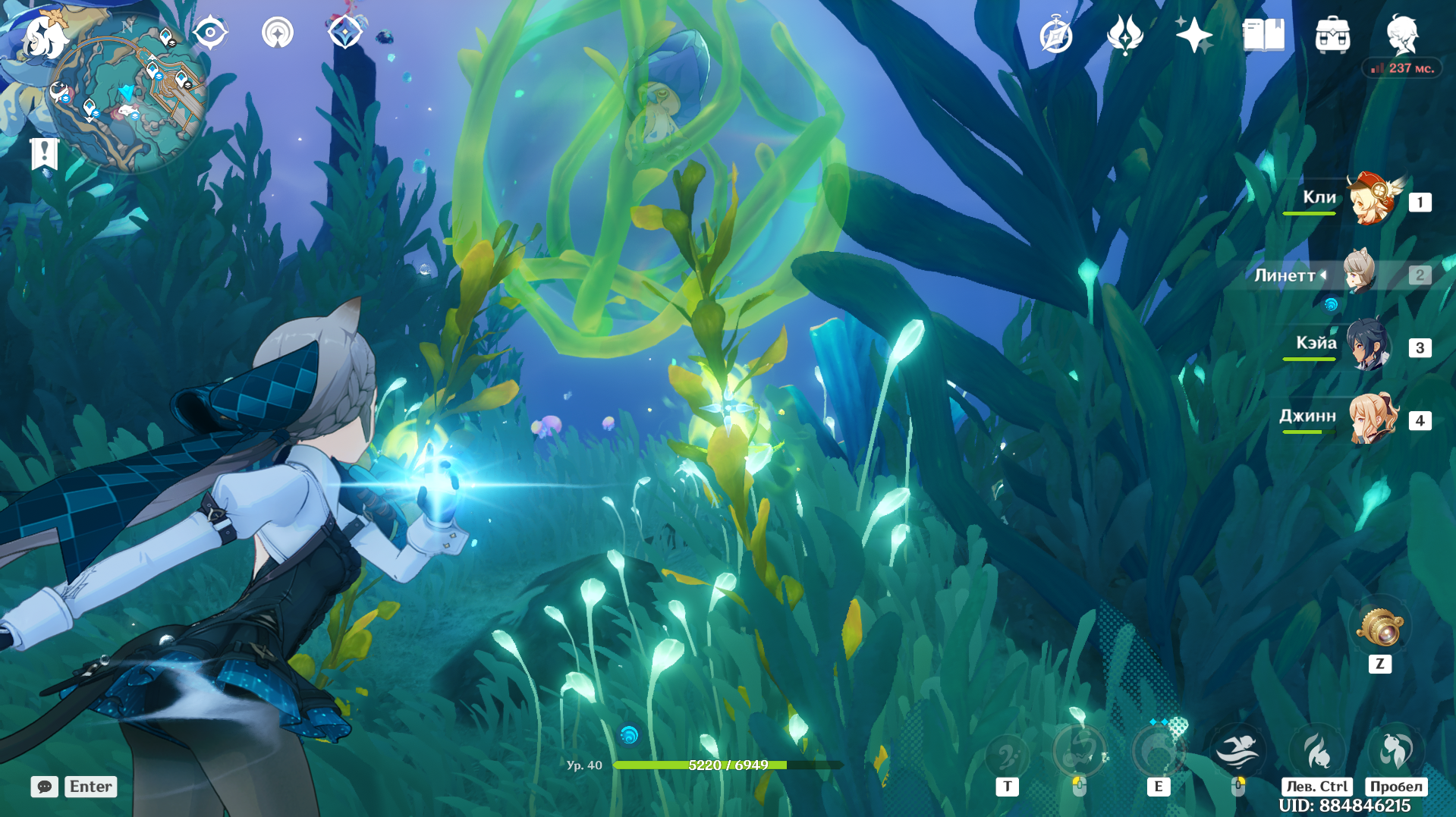The width and height of the screenshot is (1456, 817).
Task: Toggle the eye-shaped Elemental Sight icon
Action: tap(210, 33)
